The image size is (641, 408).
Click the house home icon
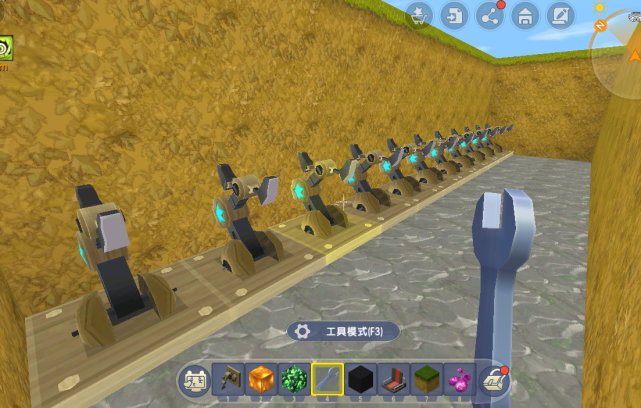pos(524,15)
